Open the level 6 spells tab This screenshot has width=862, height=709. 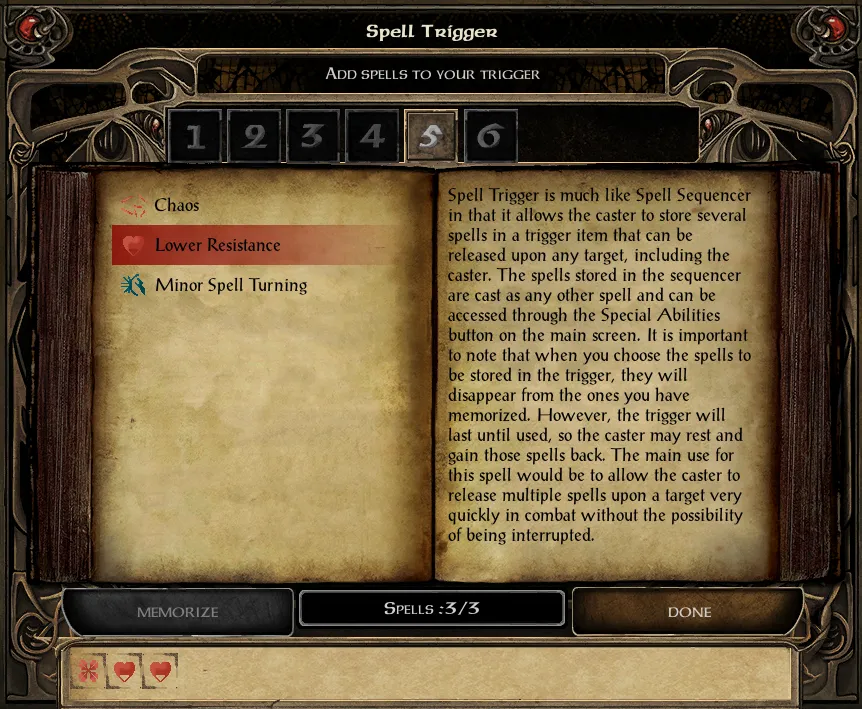[x=490, y=136]
